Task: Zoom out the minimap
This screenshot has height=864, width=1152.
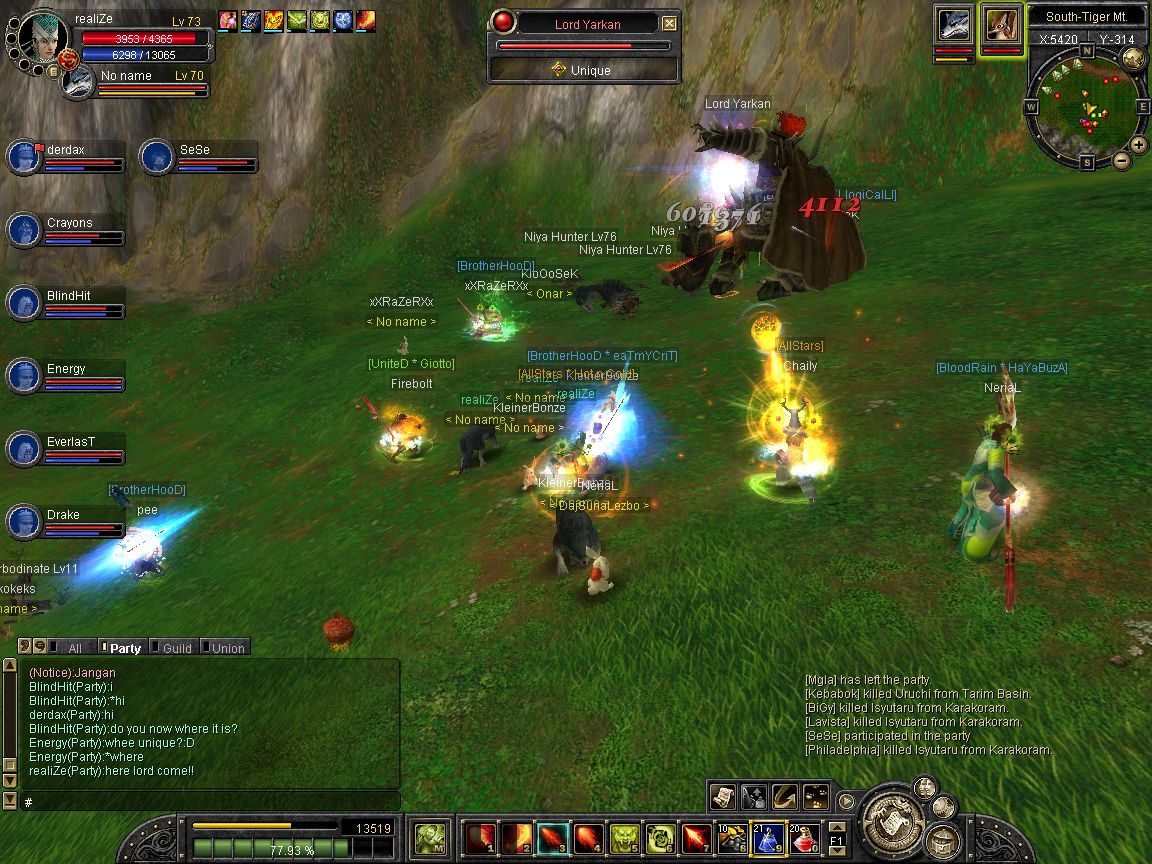Action: tap(1121, 160)
